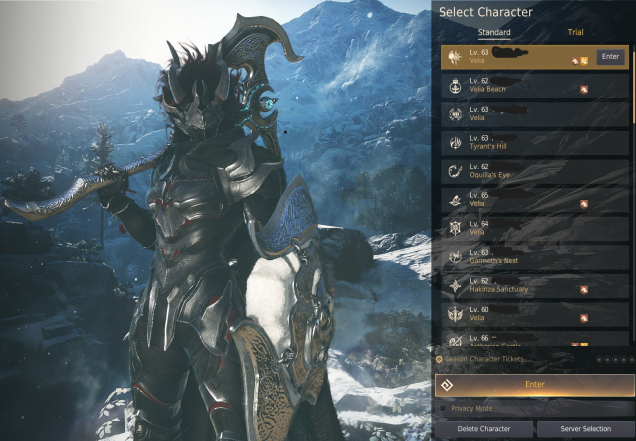
Task: Click the large golden Enter button
Action: tap(534, 384)
